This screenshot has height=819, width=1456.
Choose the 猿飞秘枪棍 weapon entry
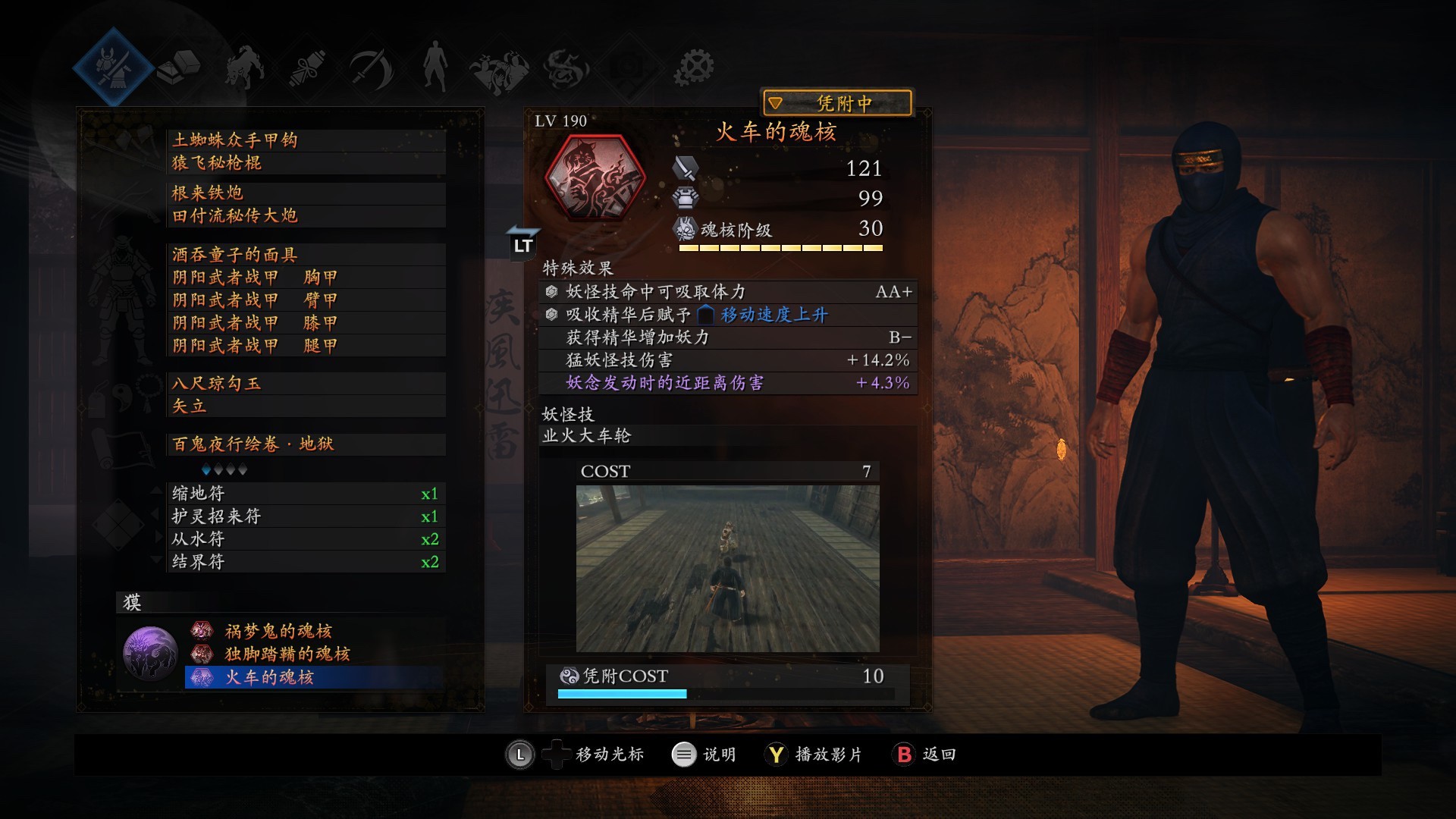click(303, 163)
